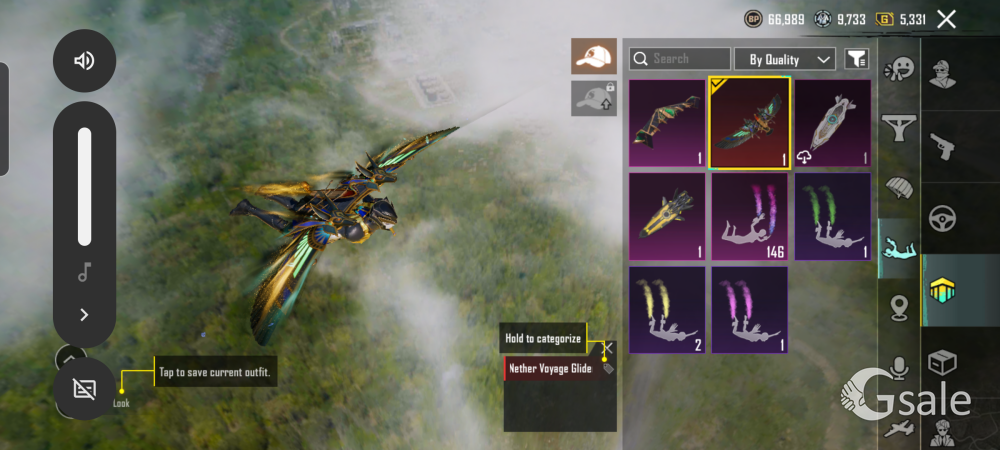Image resolution: width=1000 pixels, height=450 pixels.
Task: Save current outfit with the Look button
Action: click(84, 388)
